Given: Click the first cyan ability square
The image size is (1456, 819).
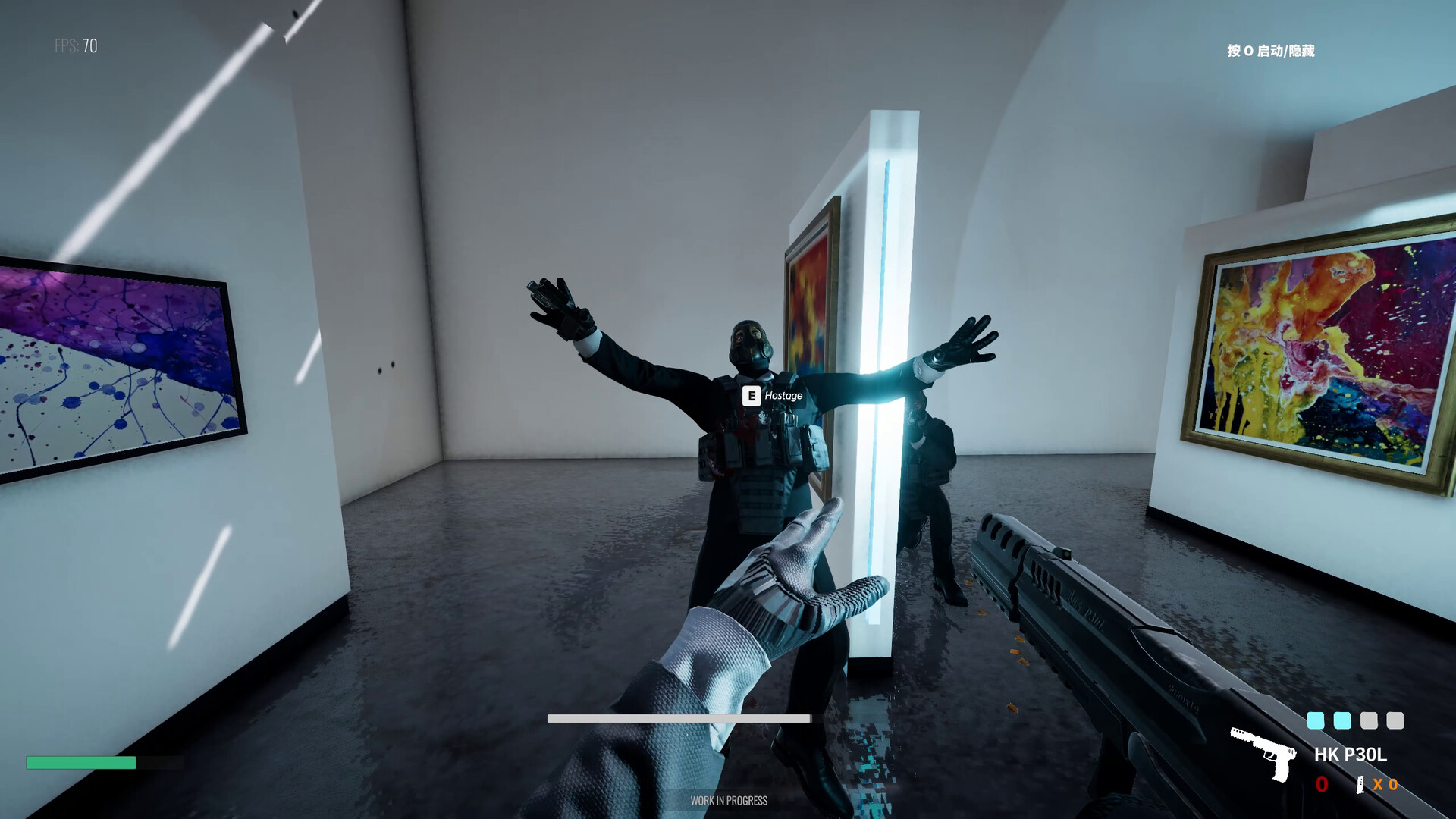Looking at the screenshot, I should pos(1315,721).
